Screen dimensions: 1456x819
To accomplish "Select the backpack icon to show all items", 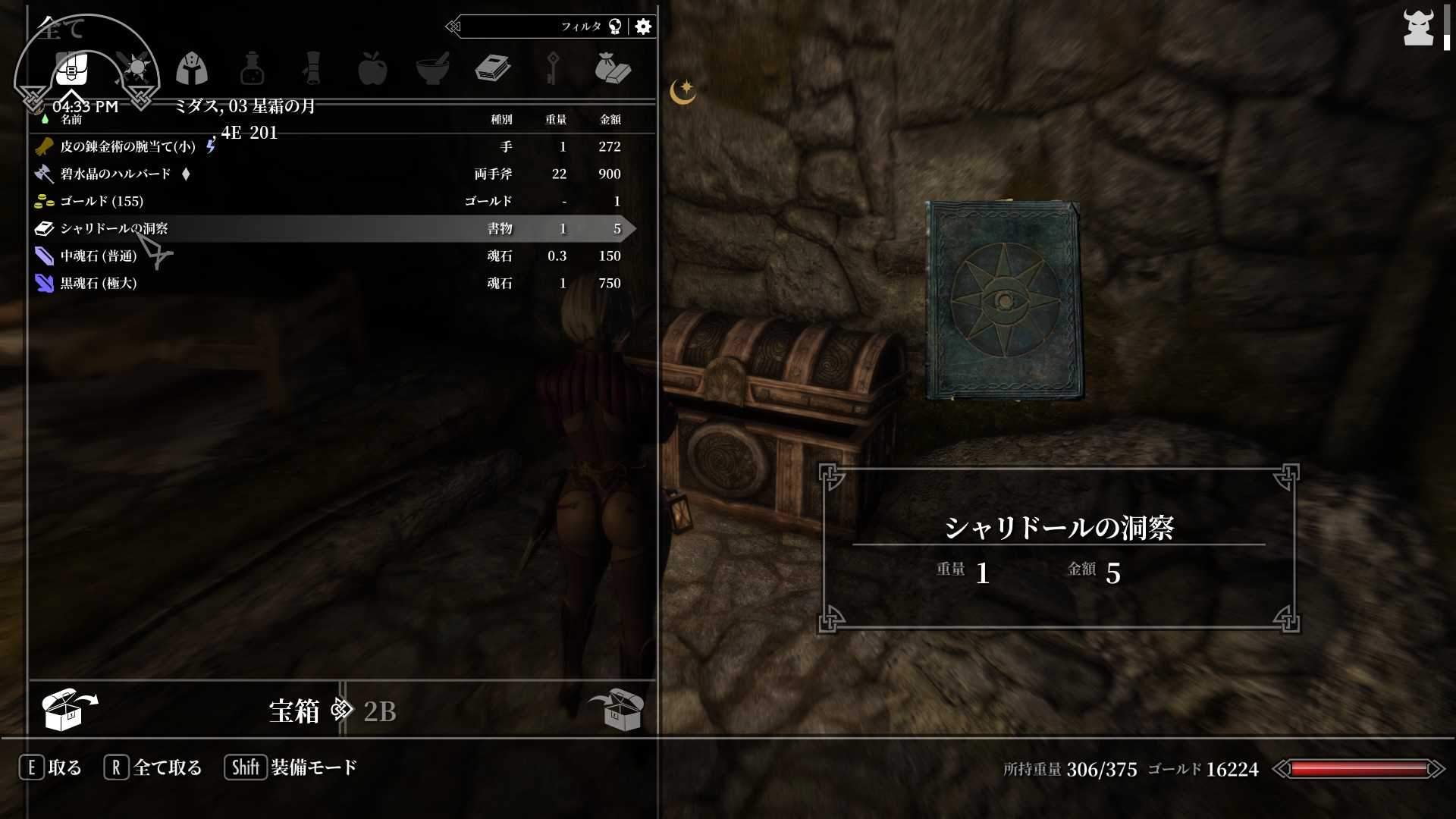I will coord(72,68).
